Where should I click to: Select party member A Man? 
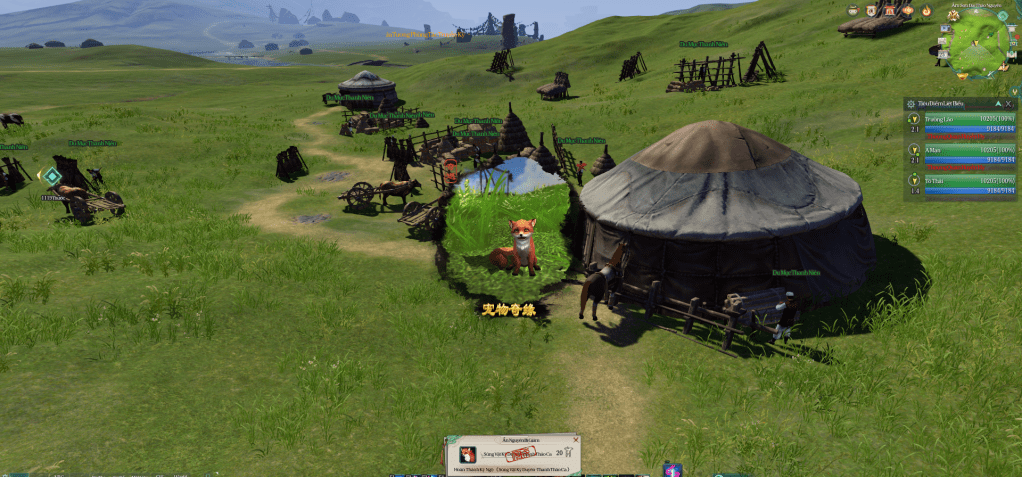(961, 152)
